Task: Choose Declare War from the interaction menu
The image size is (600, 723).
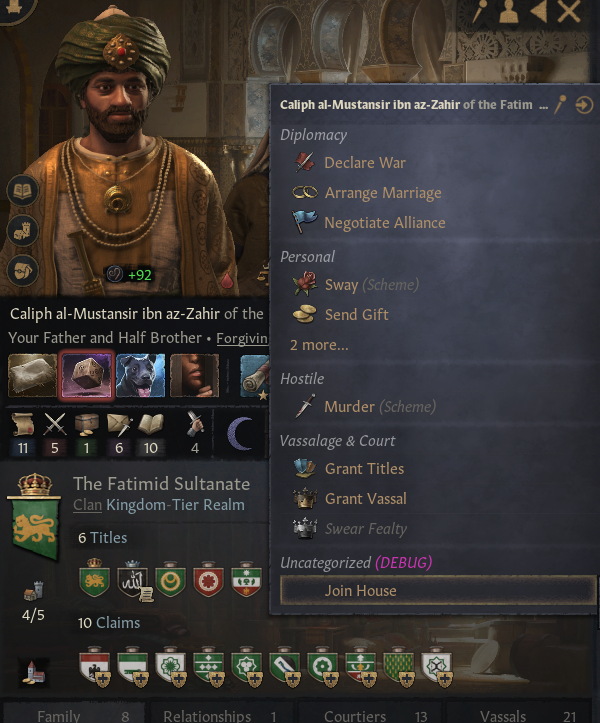Action: point(364,162)
